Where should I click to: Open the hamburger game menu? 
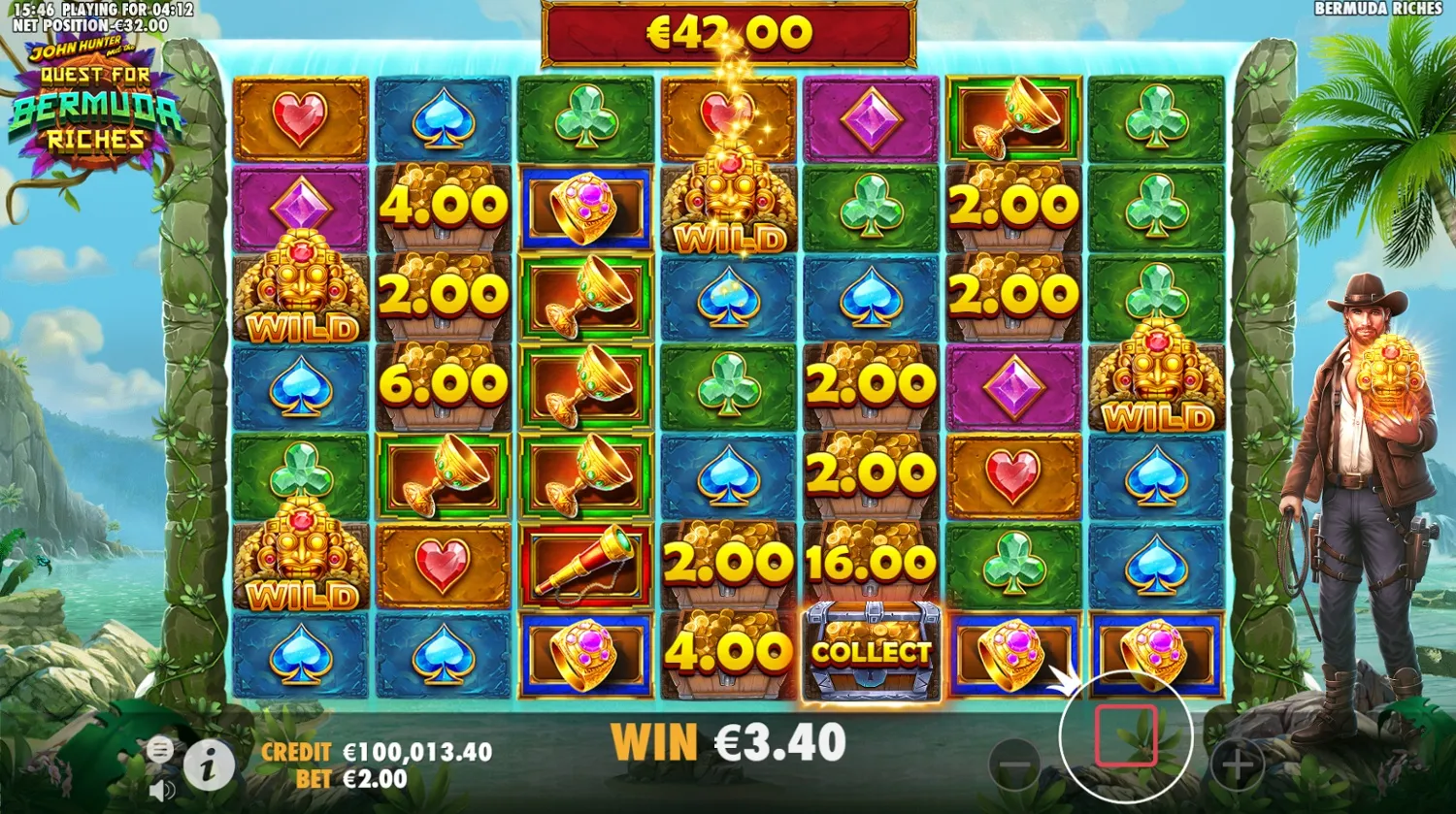[160, 748]
